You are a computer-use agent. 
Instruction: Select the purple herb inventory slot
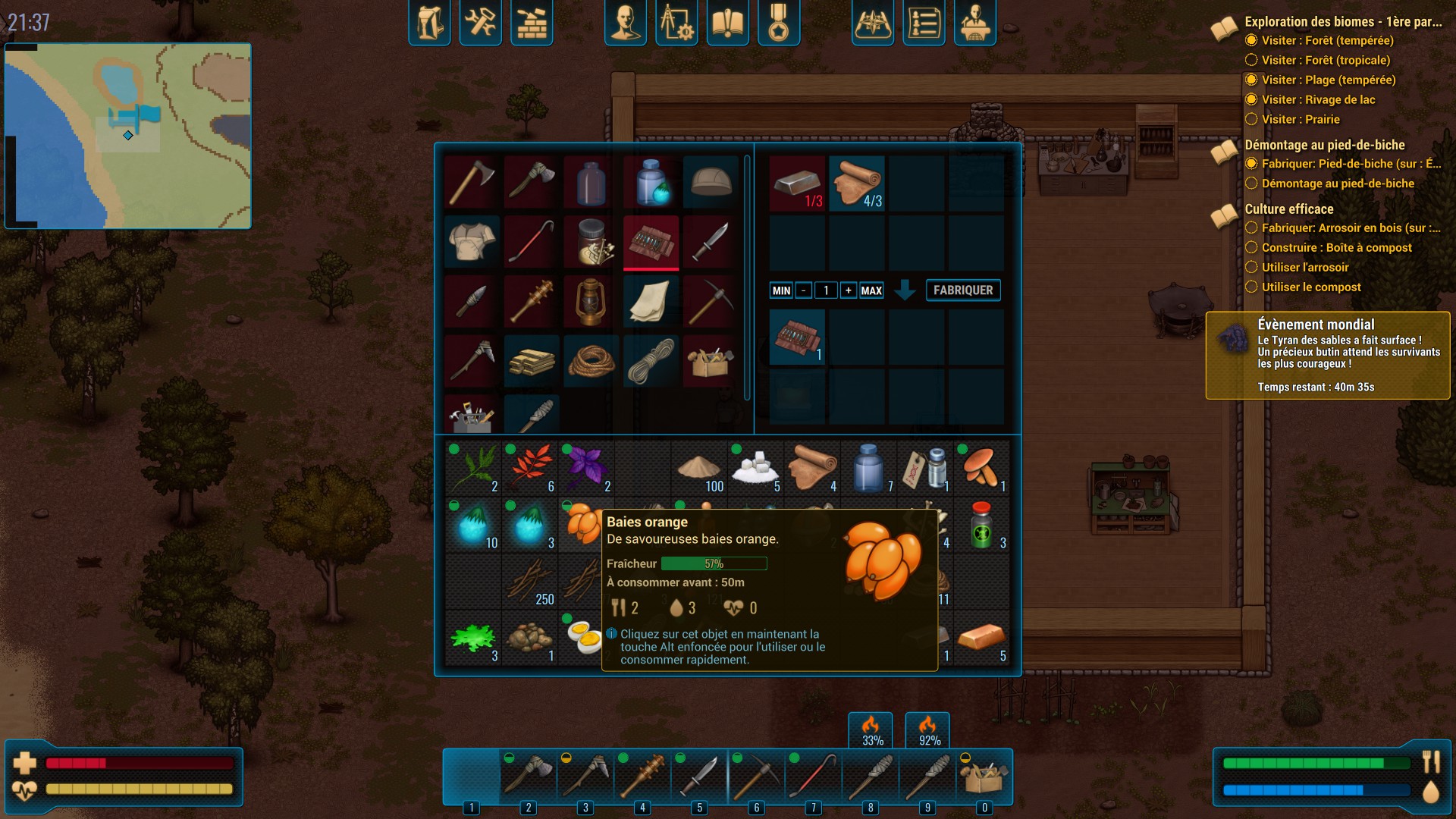(586, 467)
